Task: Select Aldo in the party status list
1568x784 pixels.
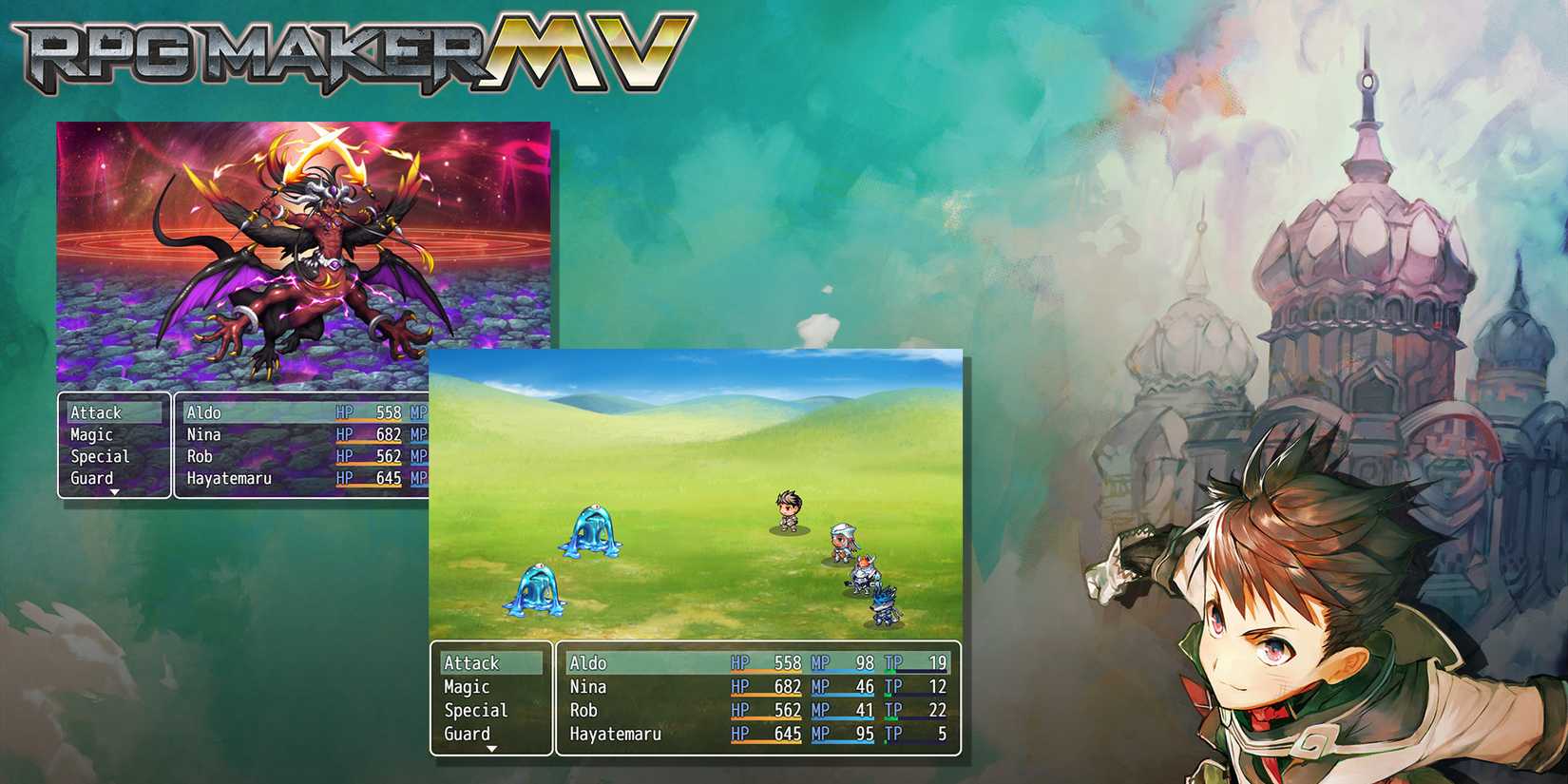Action: pyautogui.click(x=586, y=662)
